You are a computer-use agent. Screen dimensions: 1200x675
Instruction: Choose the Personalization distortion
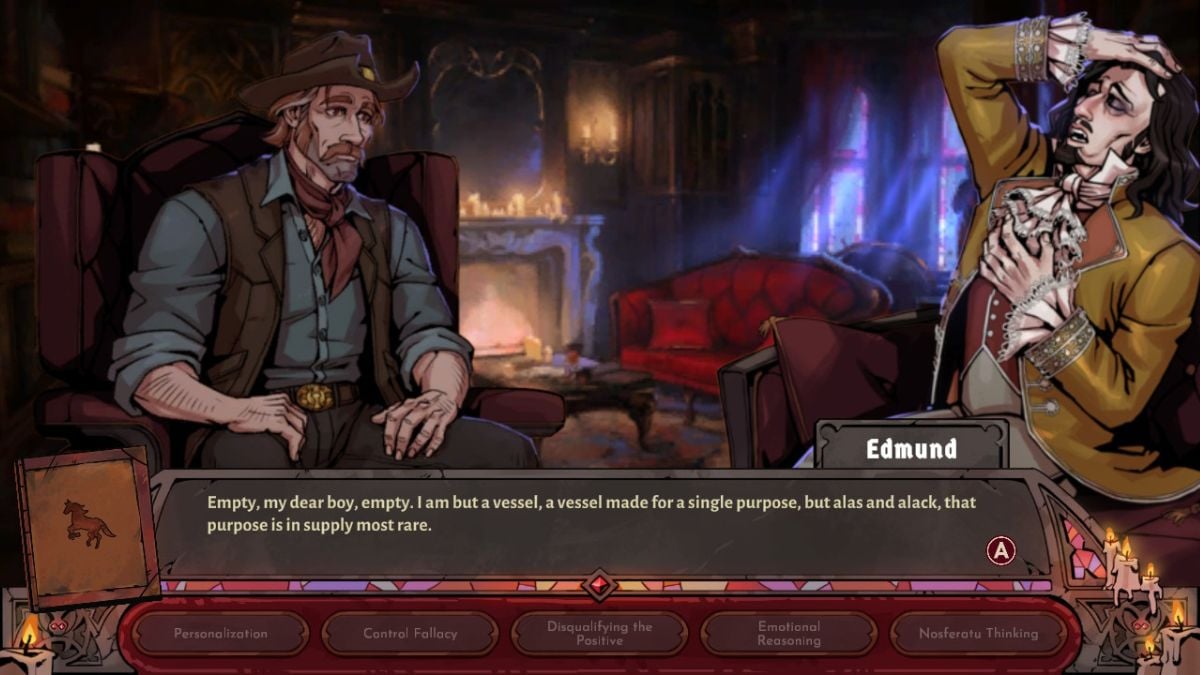pyautogui.click(x=221, y=633)
